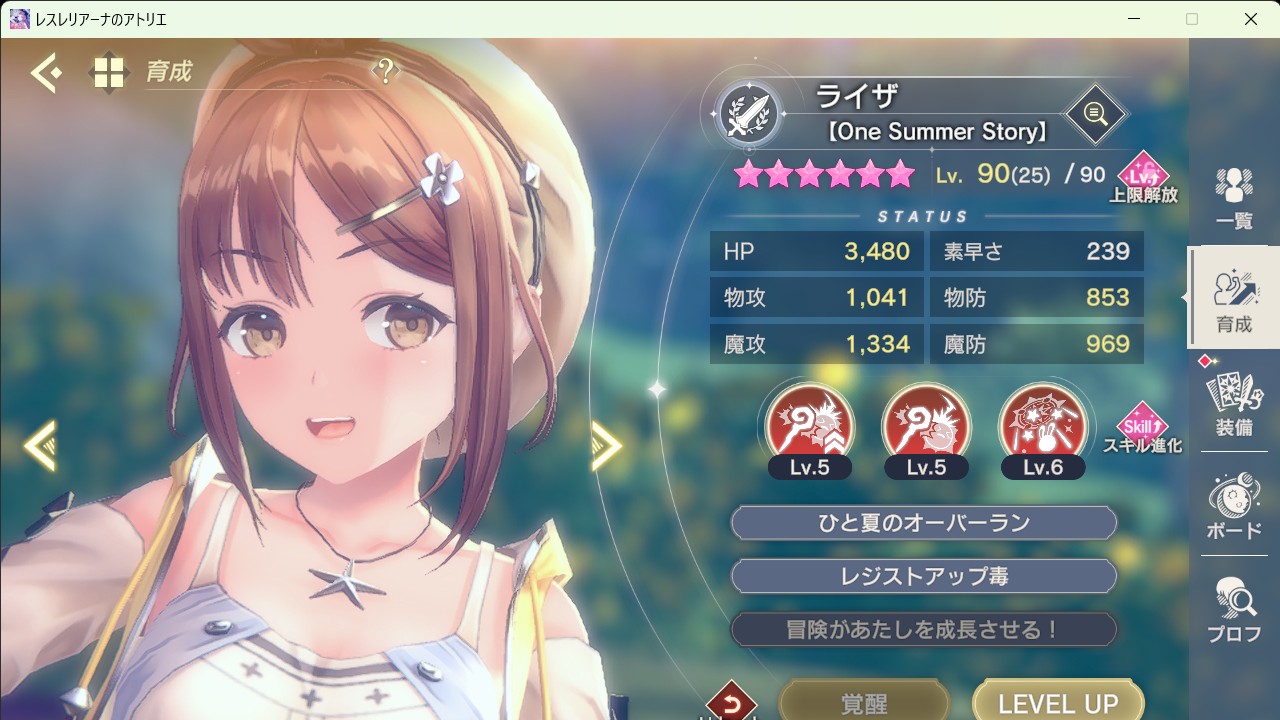
Task: Switch to the ボード board tab
Action: click(x=1234, y=508)
